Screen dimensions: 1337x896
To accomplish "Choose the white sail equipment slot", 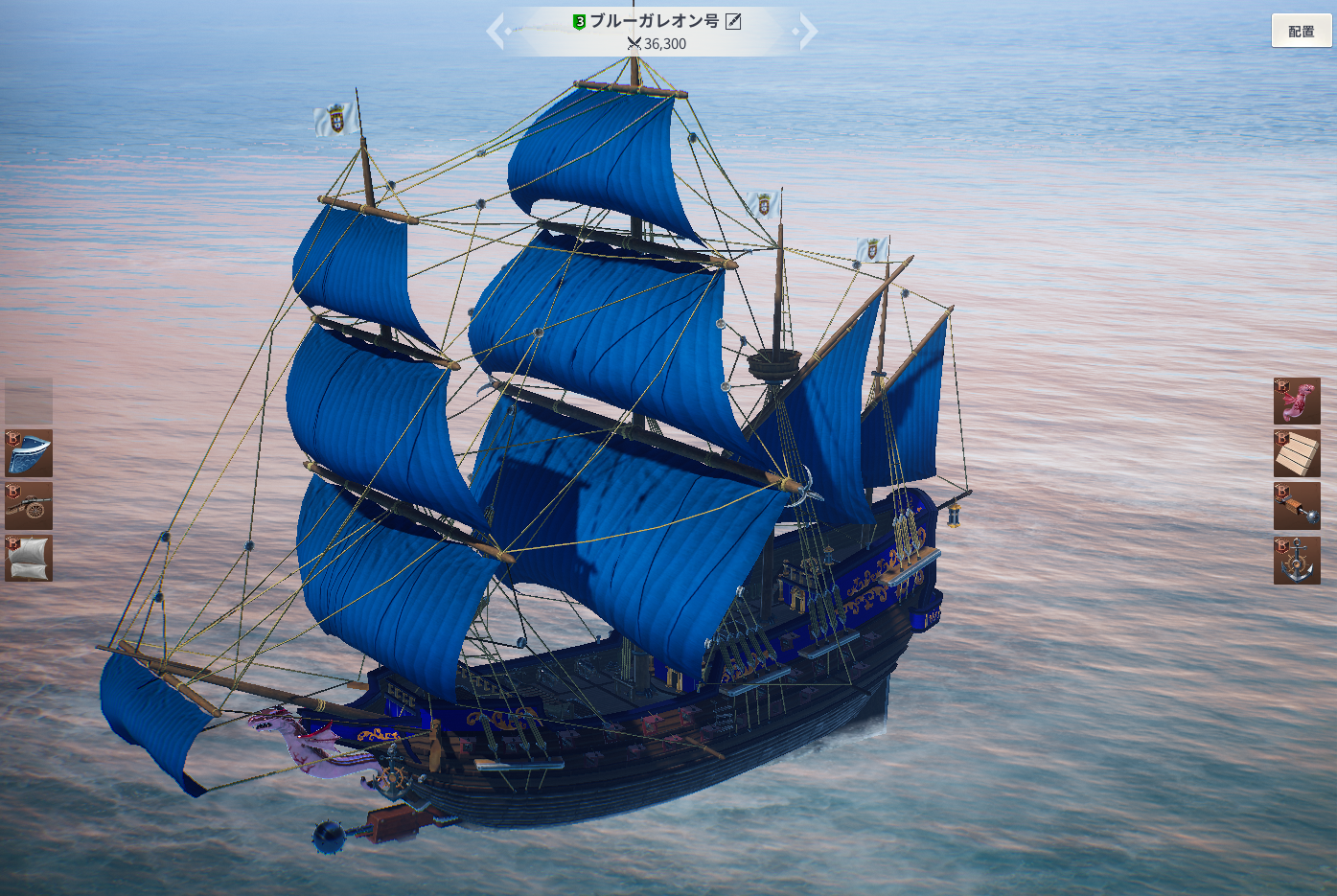I will (29, 559).
